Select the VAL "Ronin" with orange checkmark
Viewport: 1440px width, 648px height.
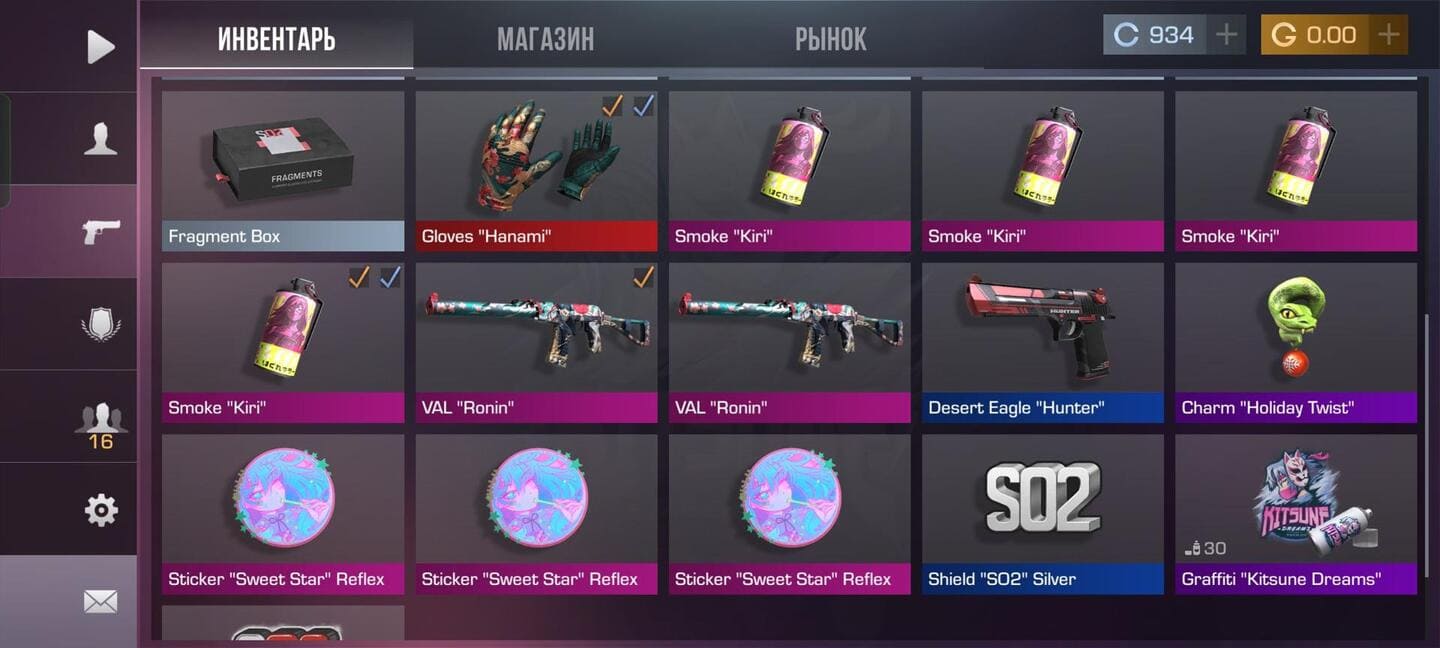(x=536, y=342)
